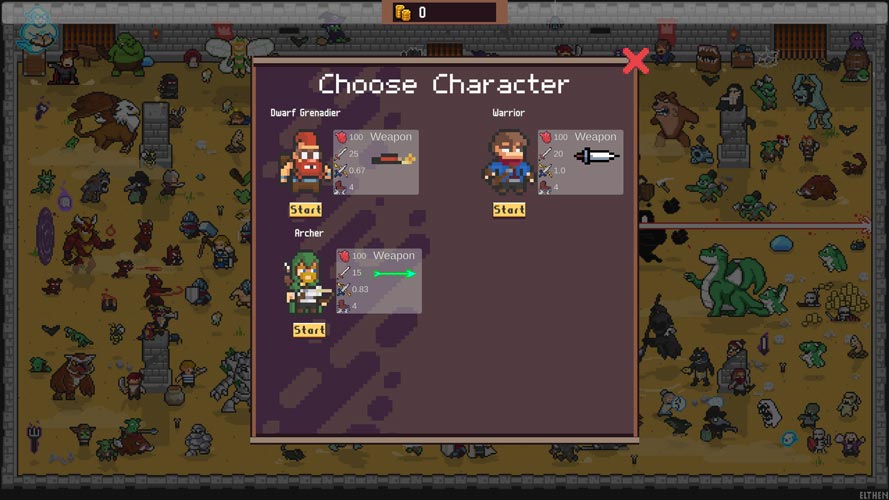The width and height of the screenshot is (889, 500).
Task: Start the game as Archer
Action: [x=309, y=330]
